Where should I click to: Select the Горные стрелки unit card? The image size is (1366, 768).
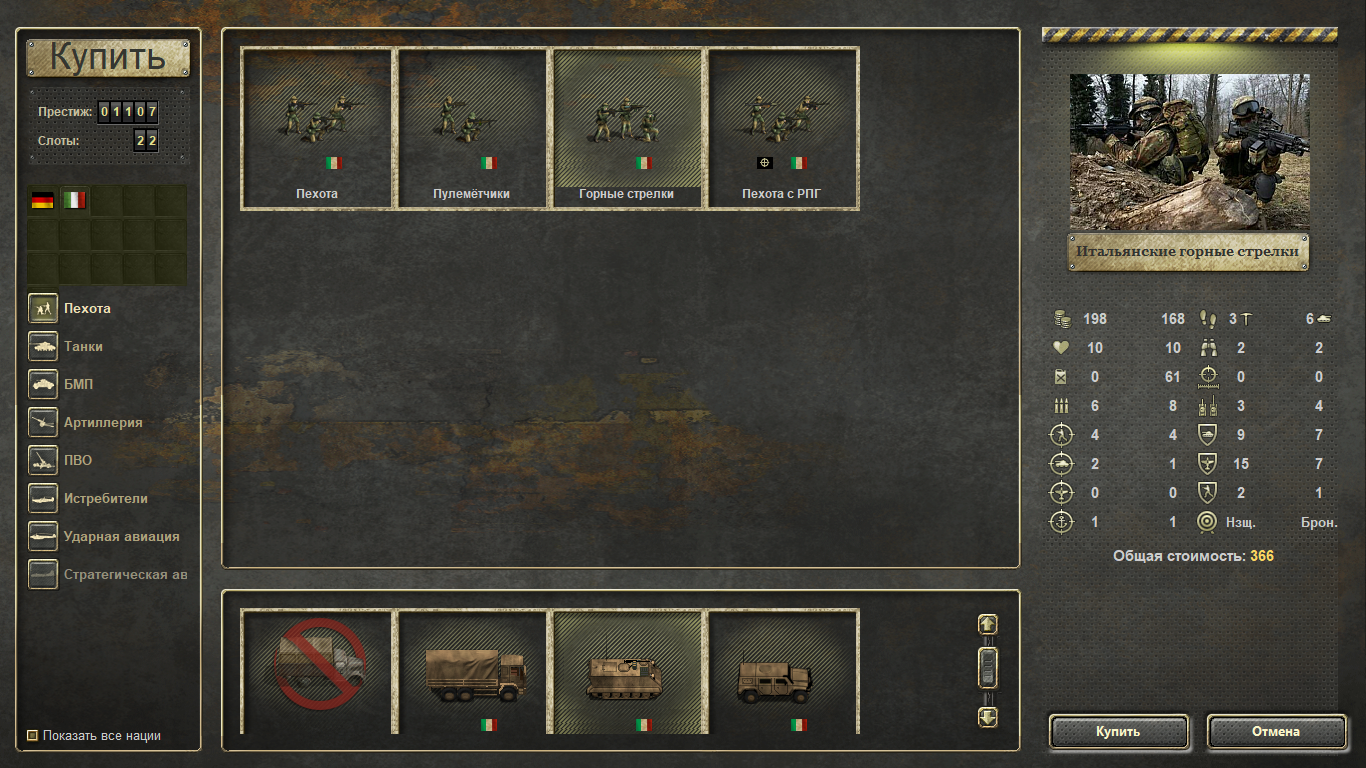point(627,128)
